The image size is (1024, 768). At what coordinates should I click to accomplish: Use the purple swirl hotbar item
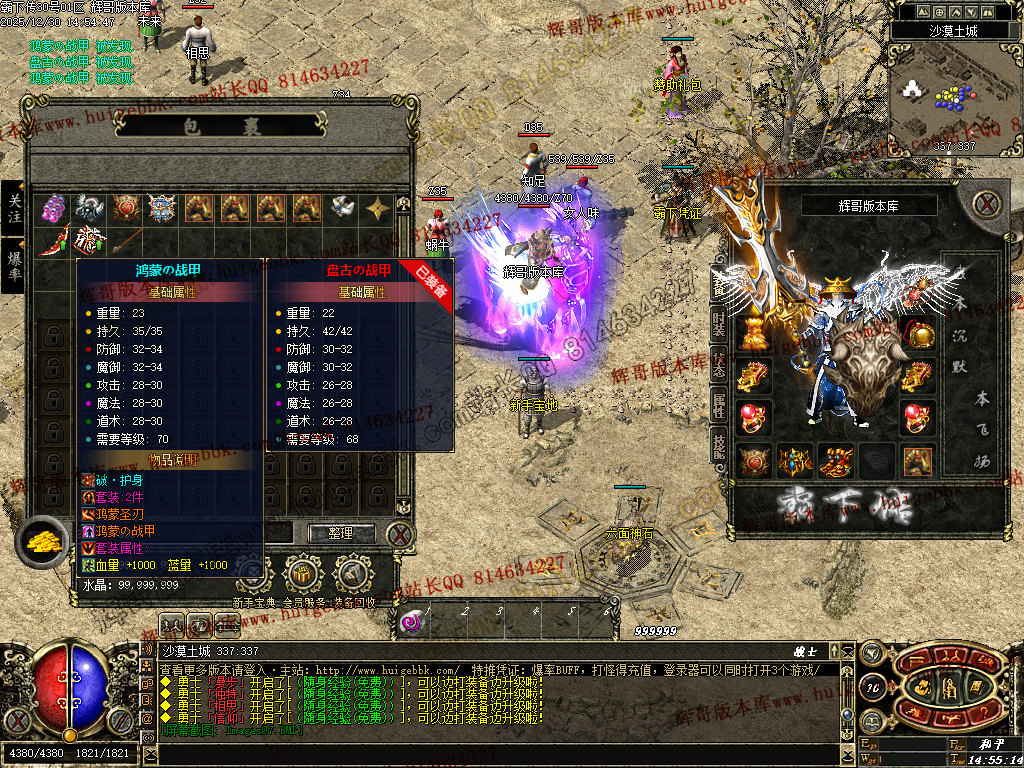(x=411, y=622)
